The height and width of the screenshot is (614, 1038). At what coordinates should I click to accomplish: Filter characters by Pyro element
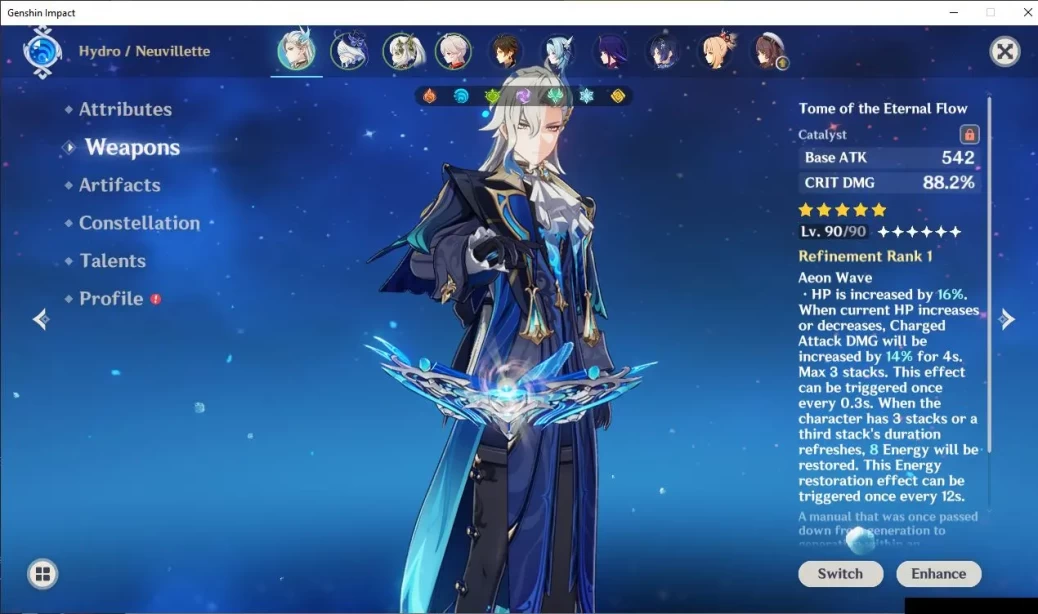tap(429, 97)
